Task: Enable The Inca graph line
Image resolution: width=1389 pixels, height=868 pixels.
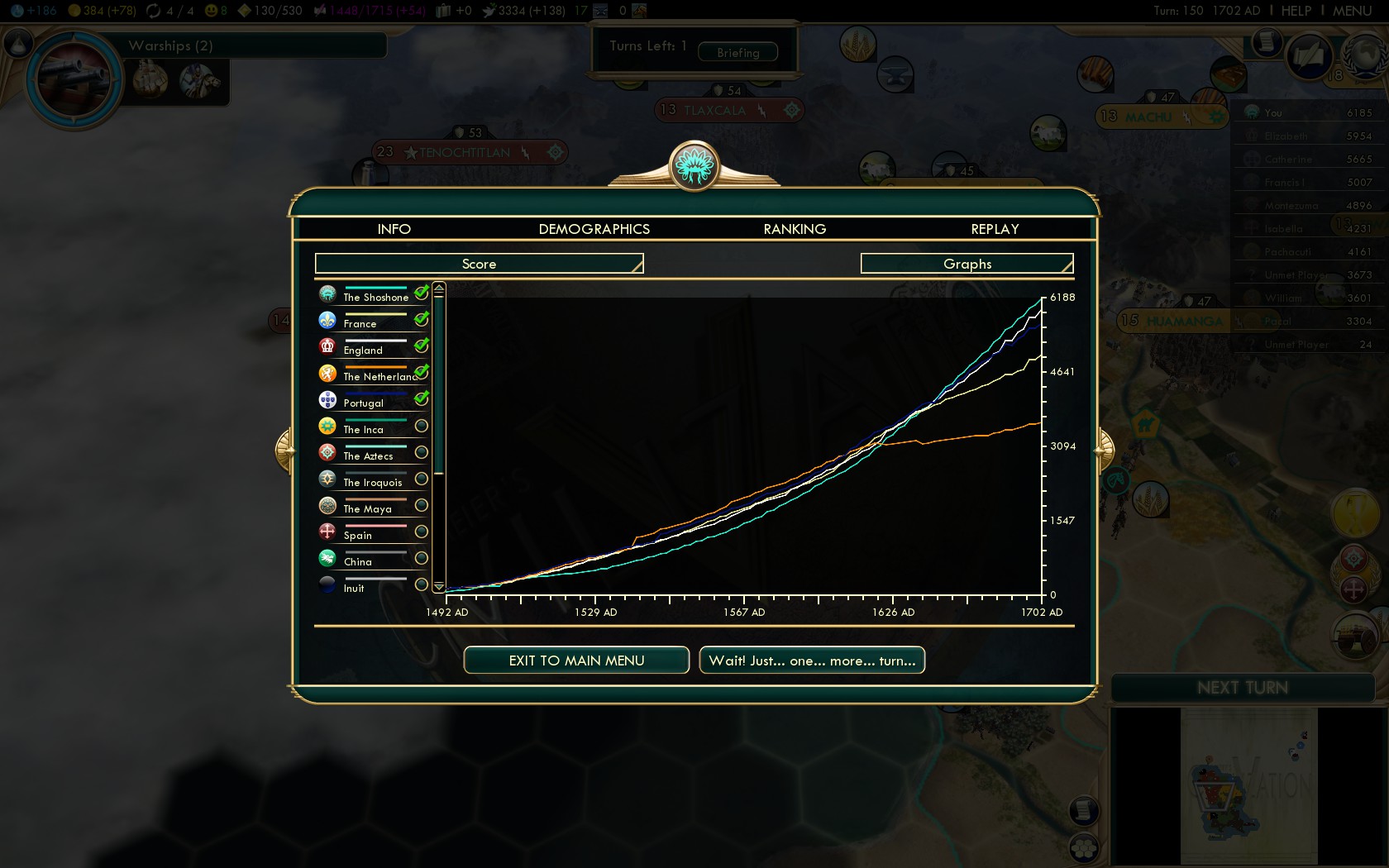Action: (422, 426)
